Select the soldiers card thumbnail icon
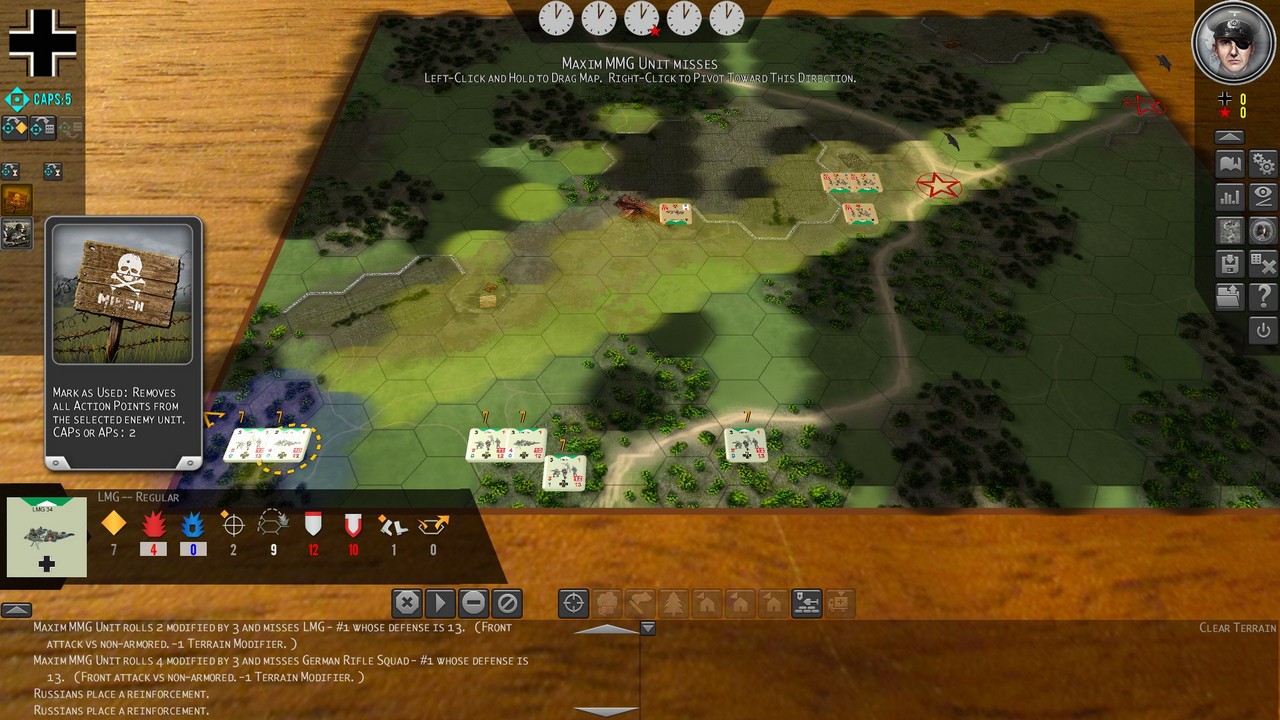The image size is (1280, 720). point(17,233)
